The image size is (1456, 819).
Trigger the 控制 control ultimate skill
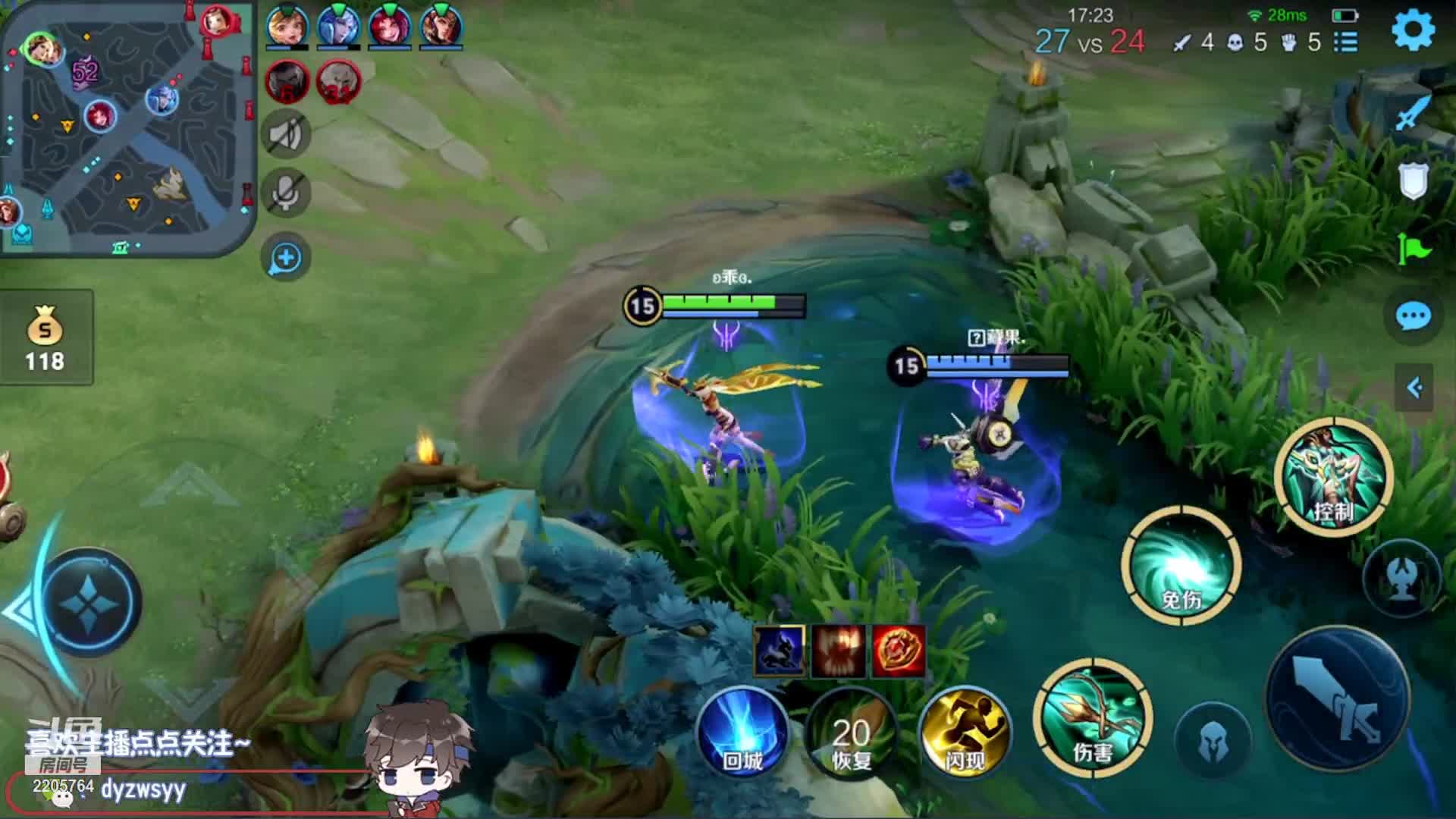click(1334, 477)
